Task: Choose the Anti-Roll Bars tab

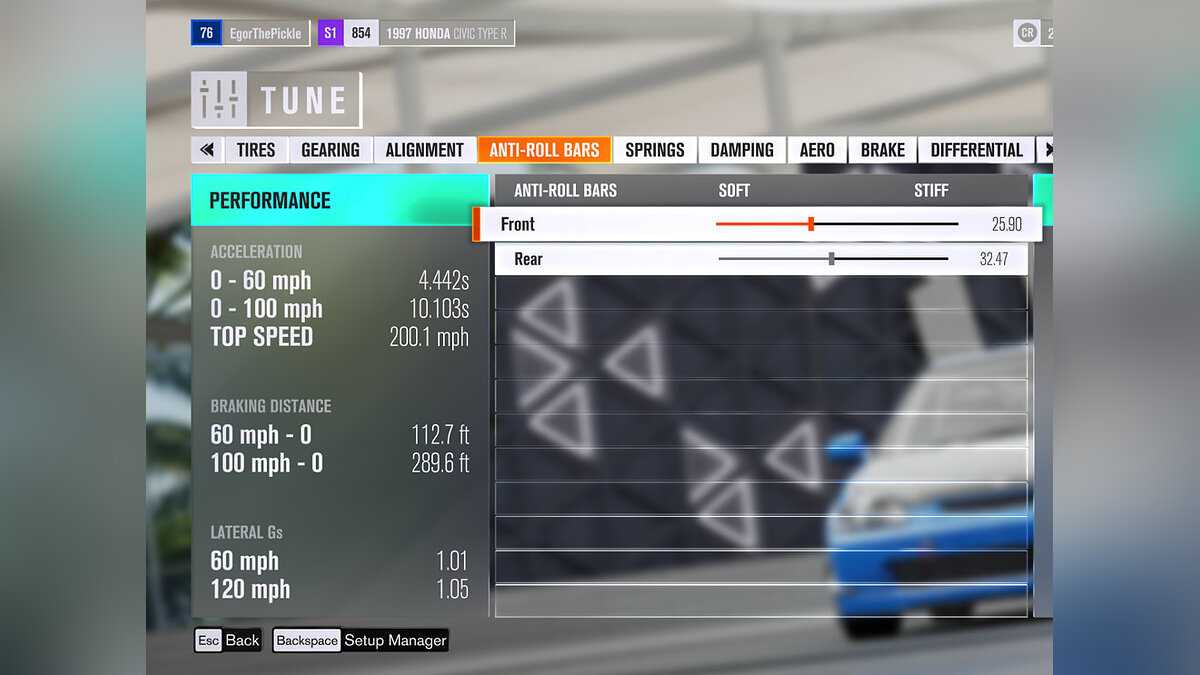Action: tap(544, 150)
